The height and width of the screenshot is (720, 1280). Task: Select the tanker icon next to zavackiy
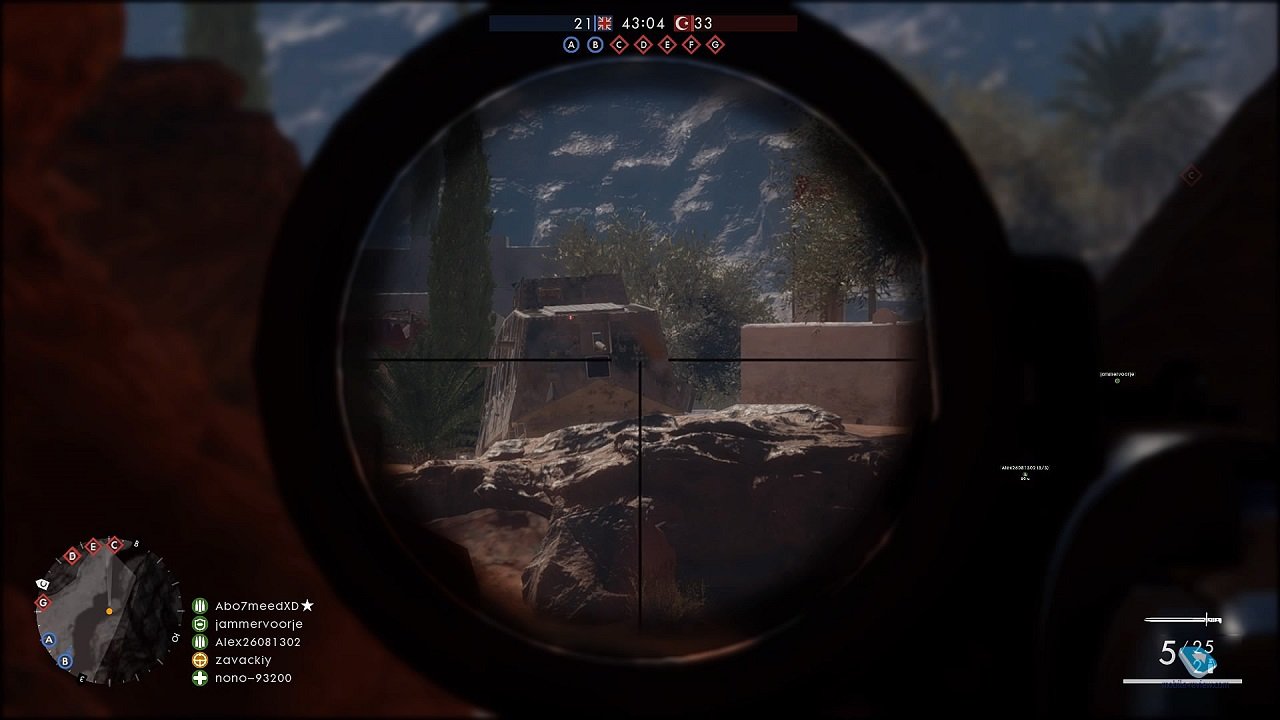point(199,660)
